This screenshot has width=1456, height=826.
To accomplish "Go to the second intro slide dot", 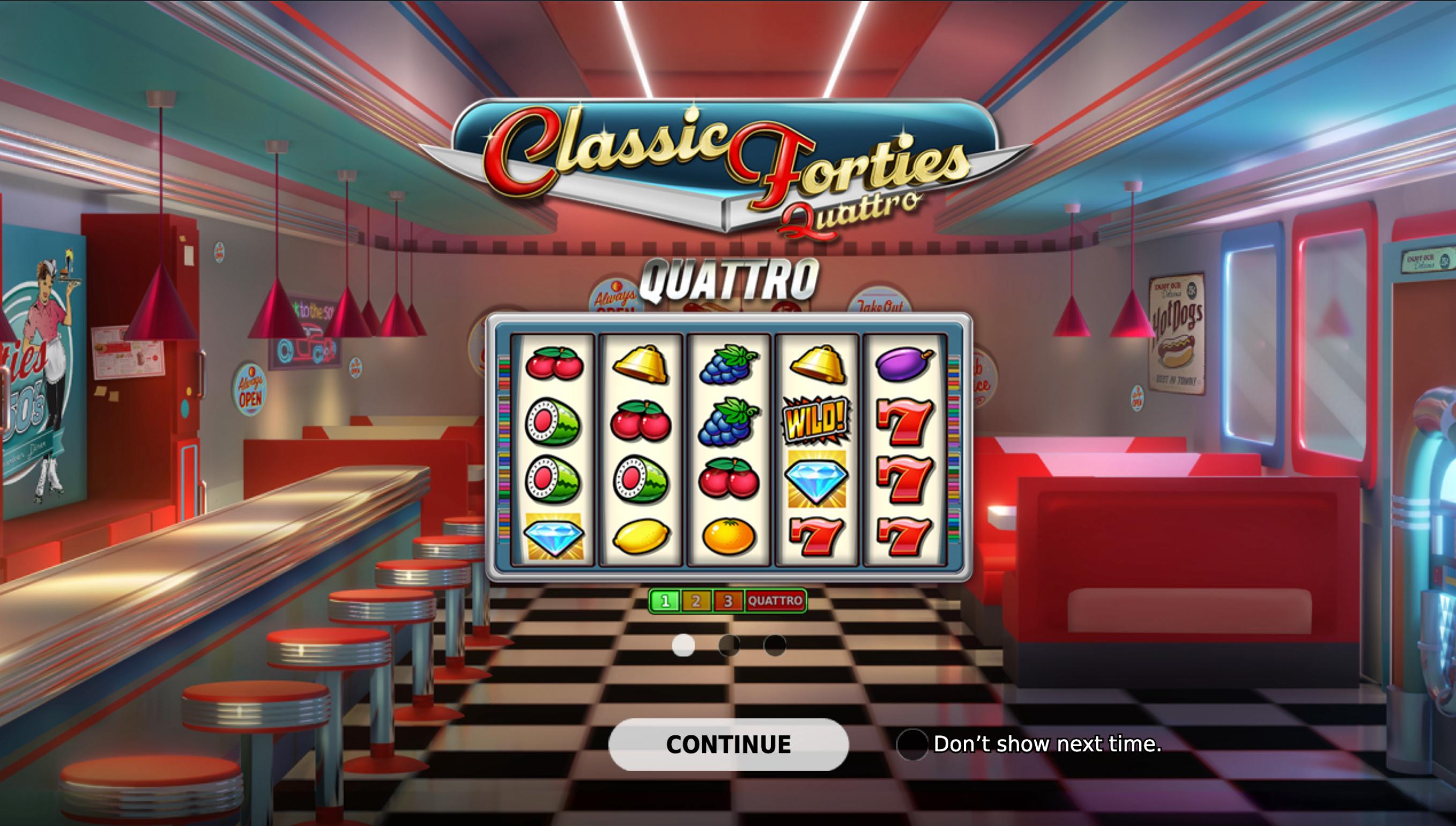I will [729, 645].
